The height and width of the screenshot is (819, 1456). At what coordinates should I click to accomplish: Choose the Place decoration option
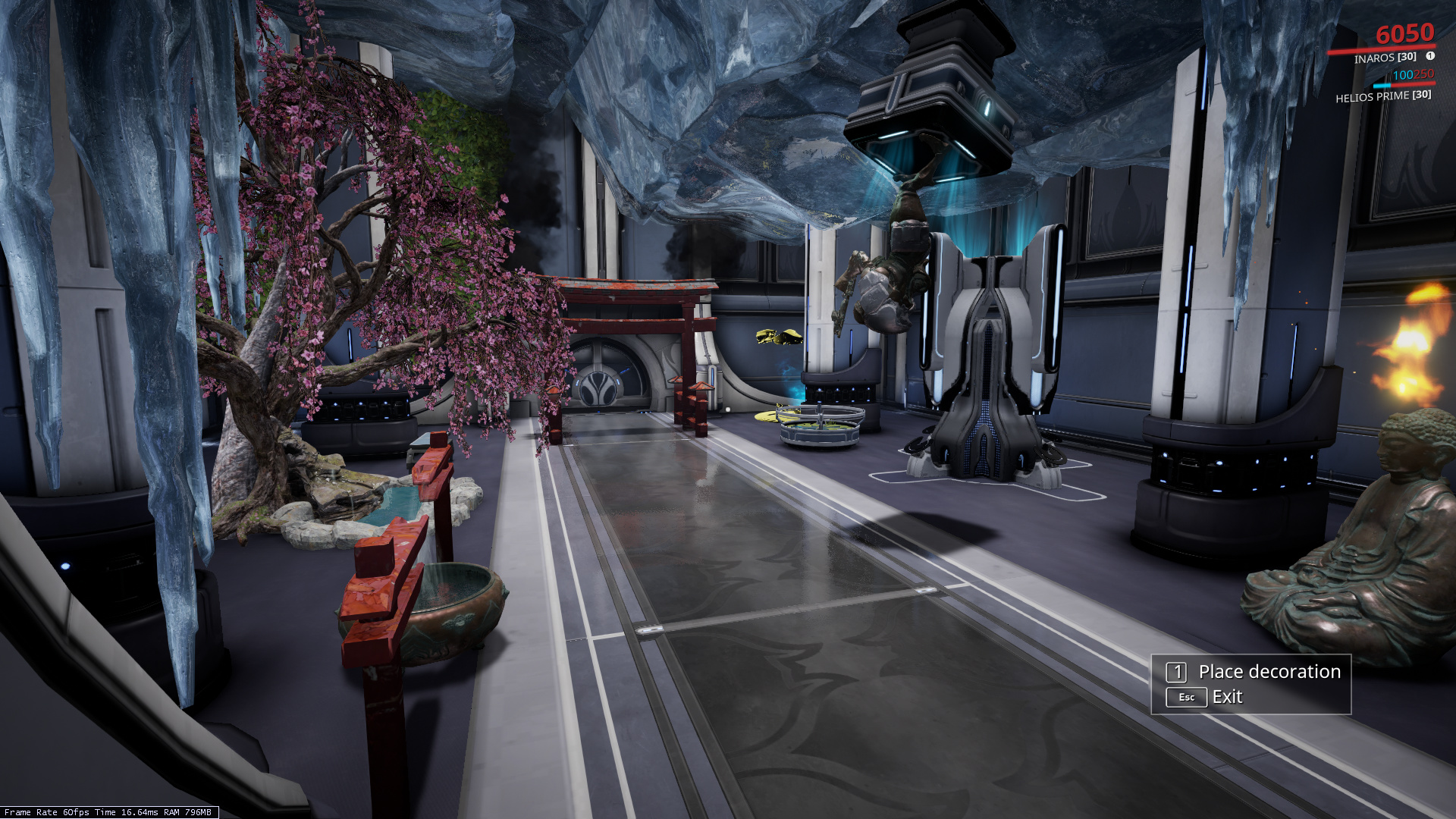tap(1268, 672)
